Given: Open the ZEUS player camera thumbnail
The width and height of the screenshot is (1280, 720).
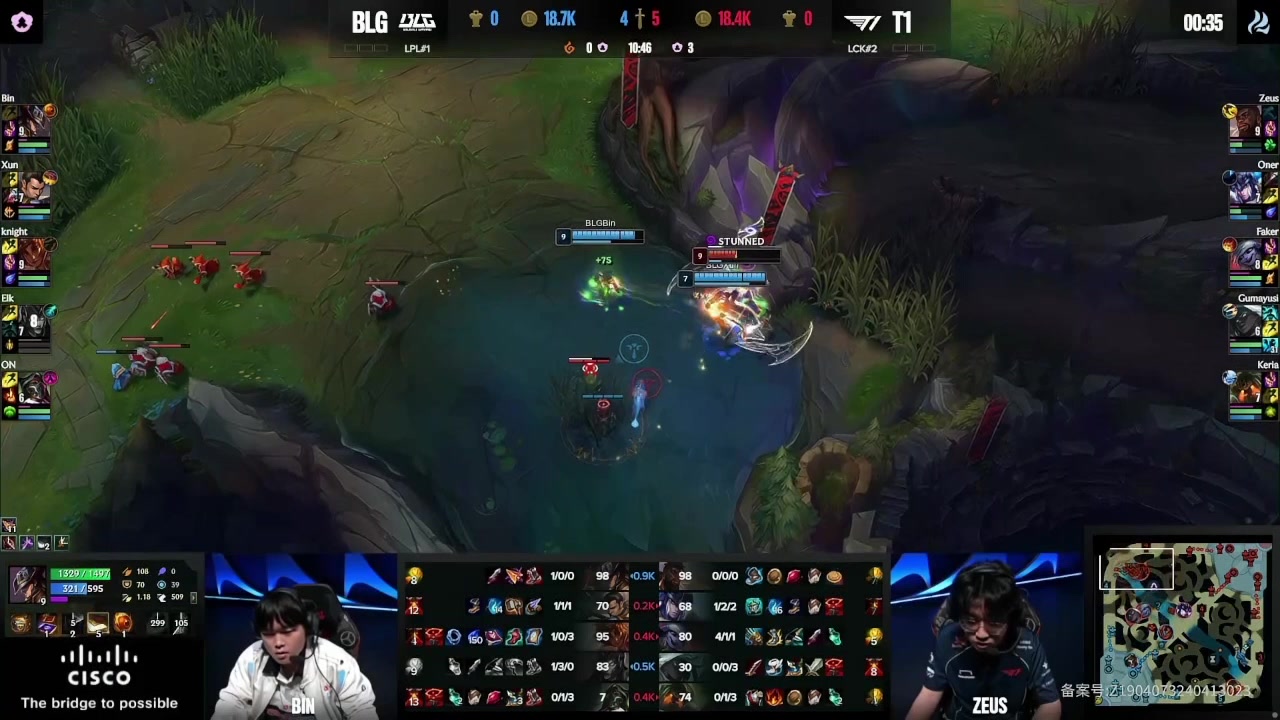Looking at the screenshot, I should [987, 637].
